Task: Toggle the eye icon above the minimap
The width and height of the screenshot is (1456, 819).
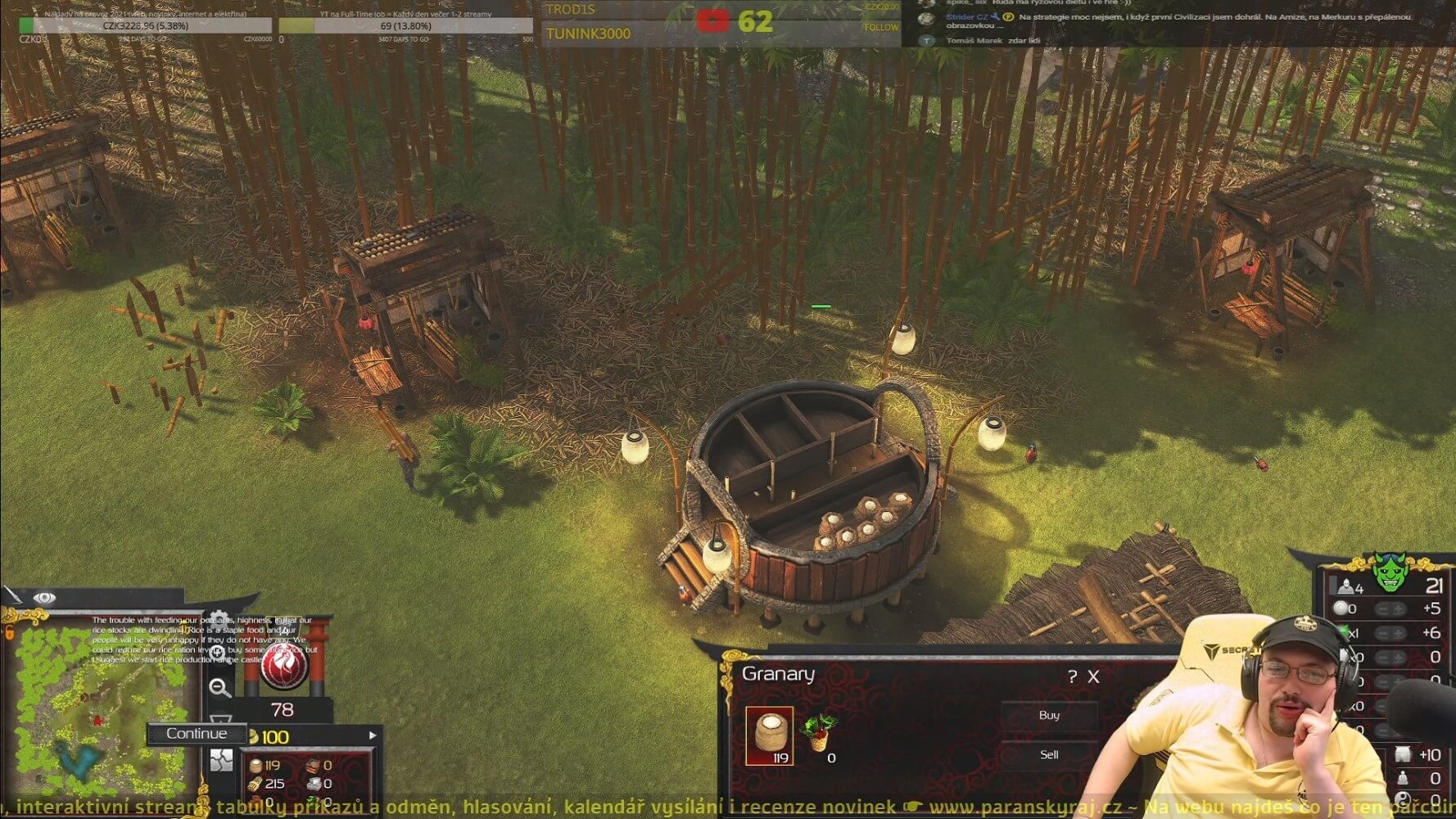Action: (x=45, y=599)
